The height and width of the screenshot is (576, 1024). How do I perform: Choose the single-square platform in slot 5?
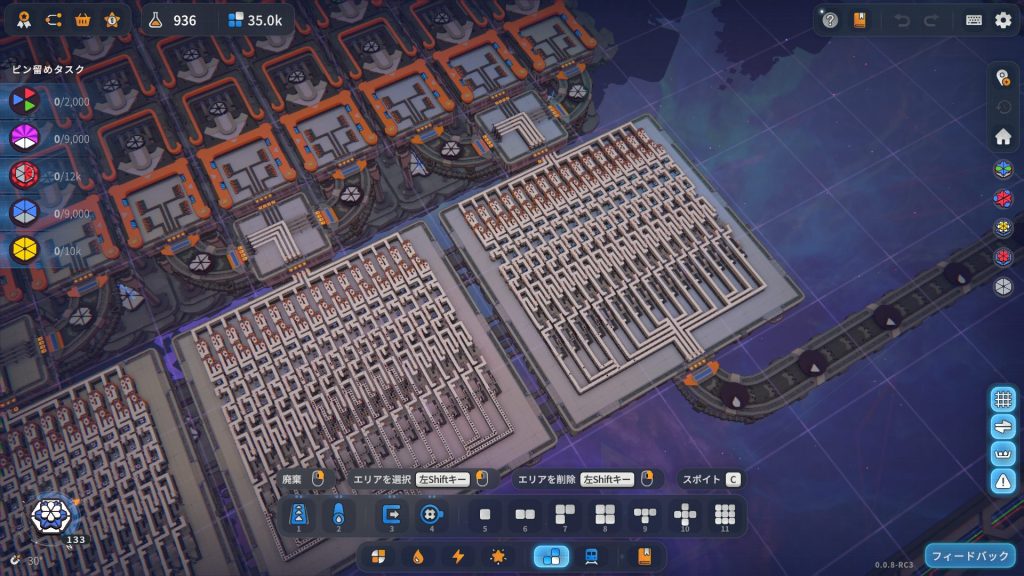pos(485,515)
